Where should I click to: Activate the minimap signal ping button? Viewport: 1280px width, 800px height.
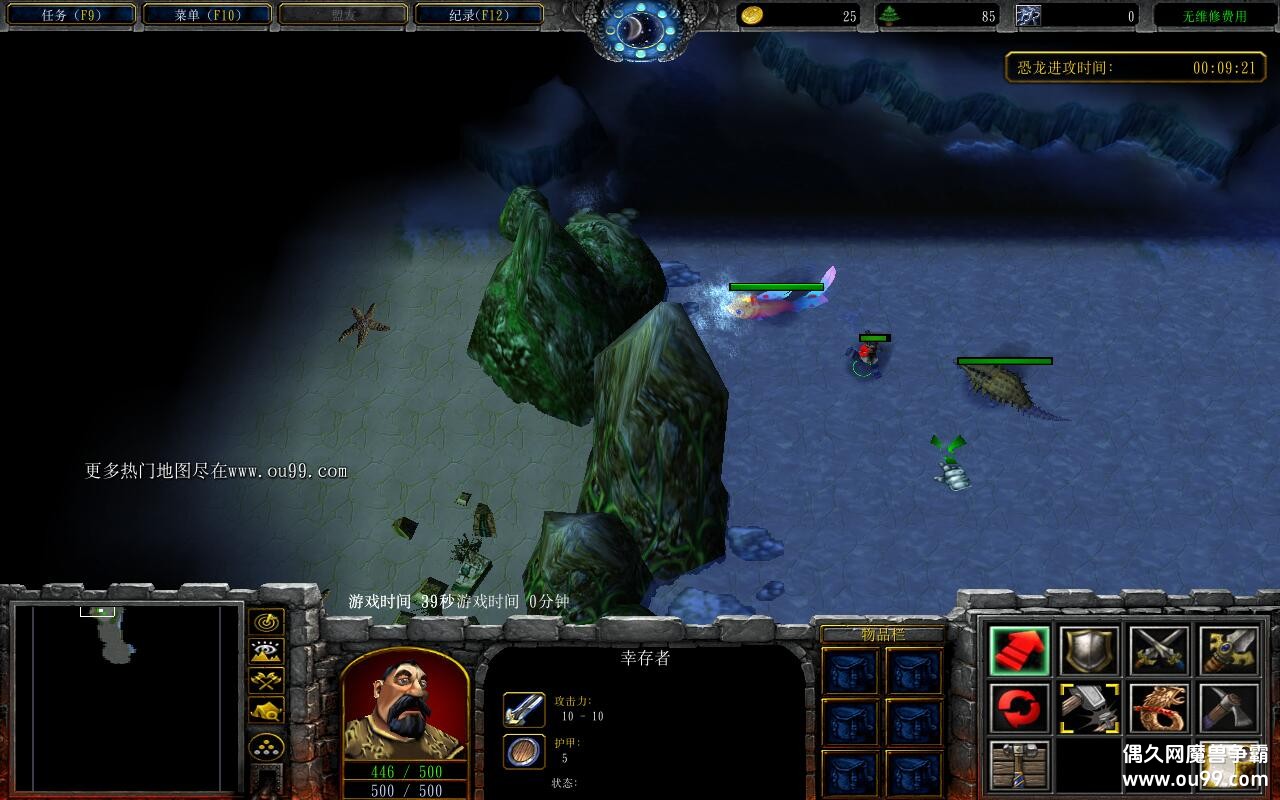pos(266,622)
